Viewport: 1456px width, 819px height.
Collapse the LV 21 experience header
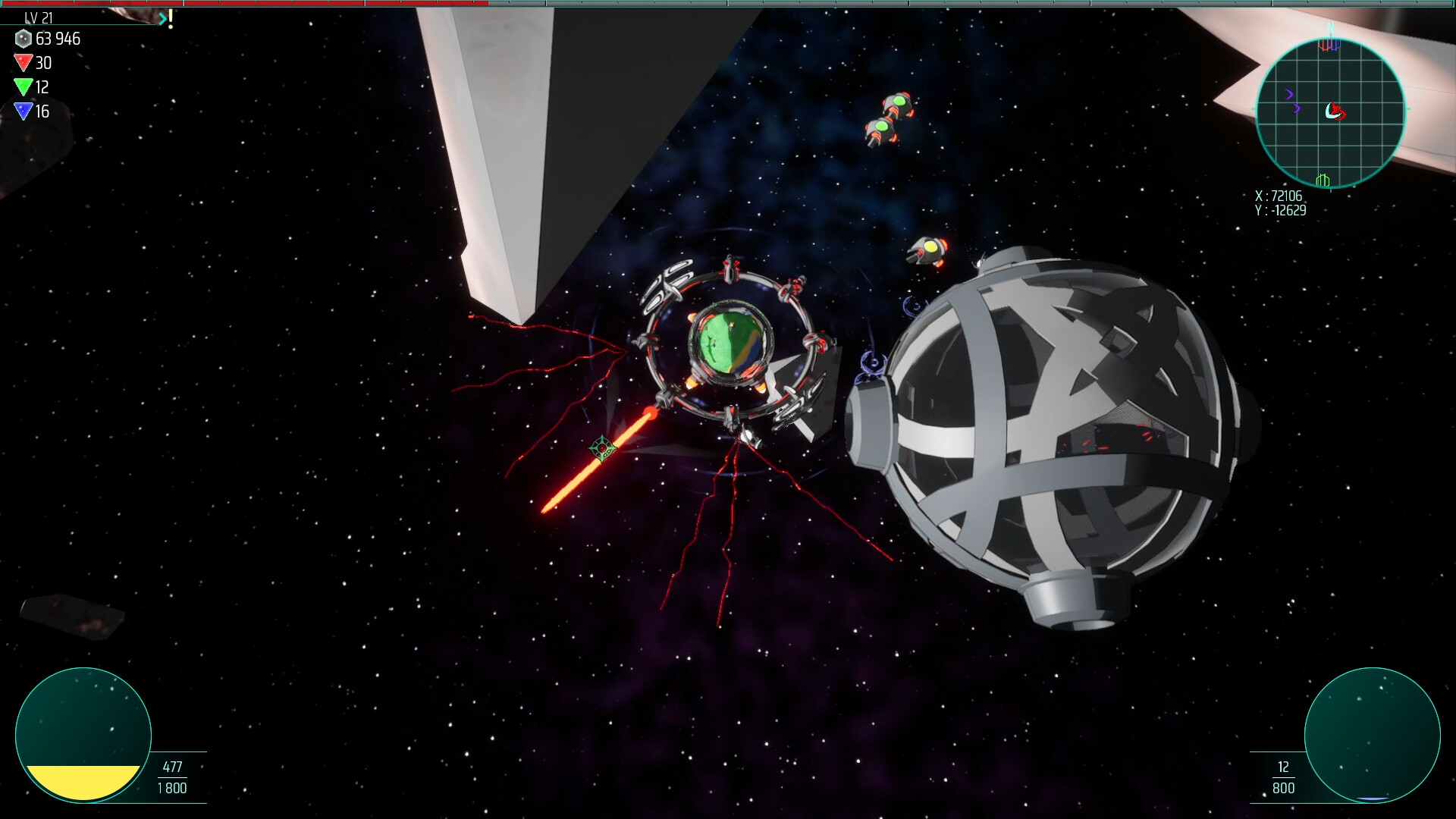pyautogui.click(x=38, y=18)
